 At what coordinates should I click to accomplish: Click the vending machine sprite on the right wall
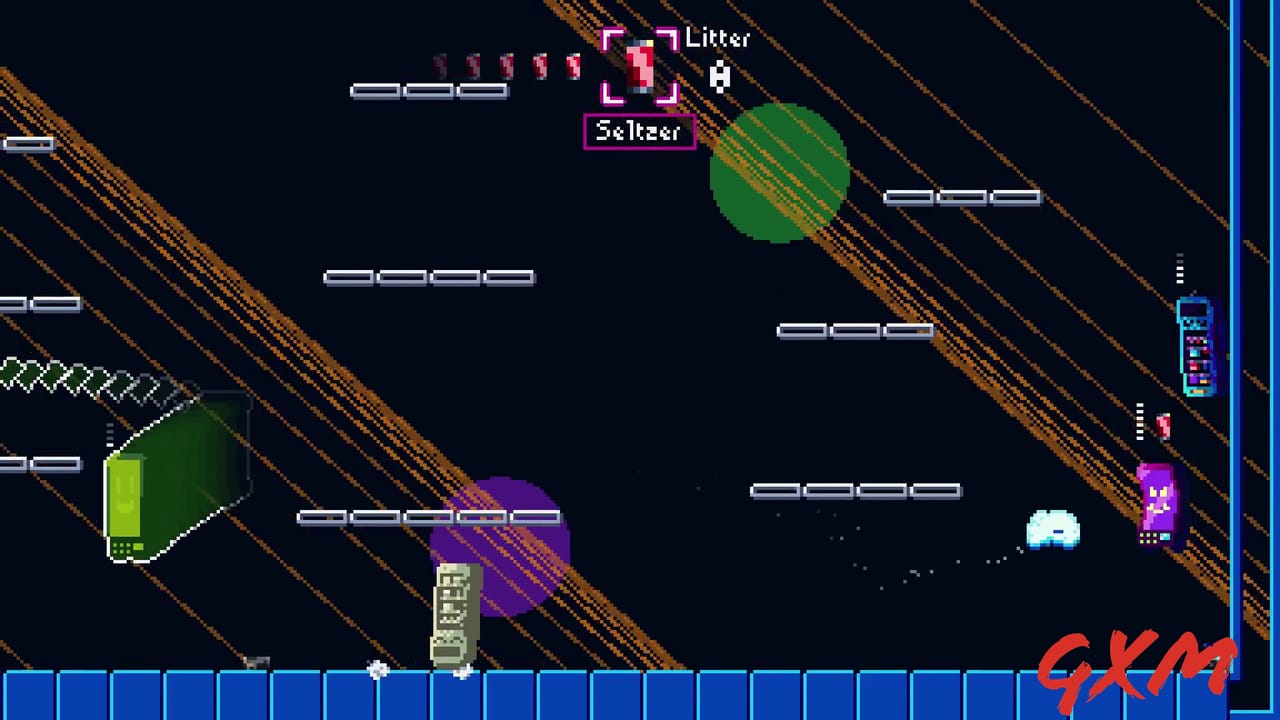[1196, 345]
